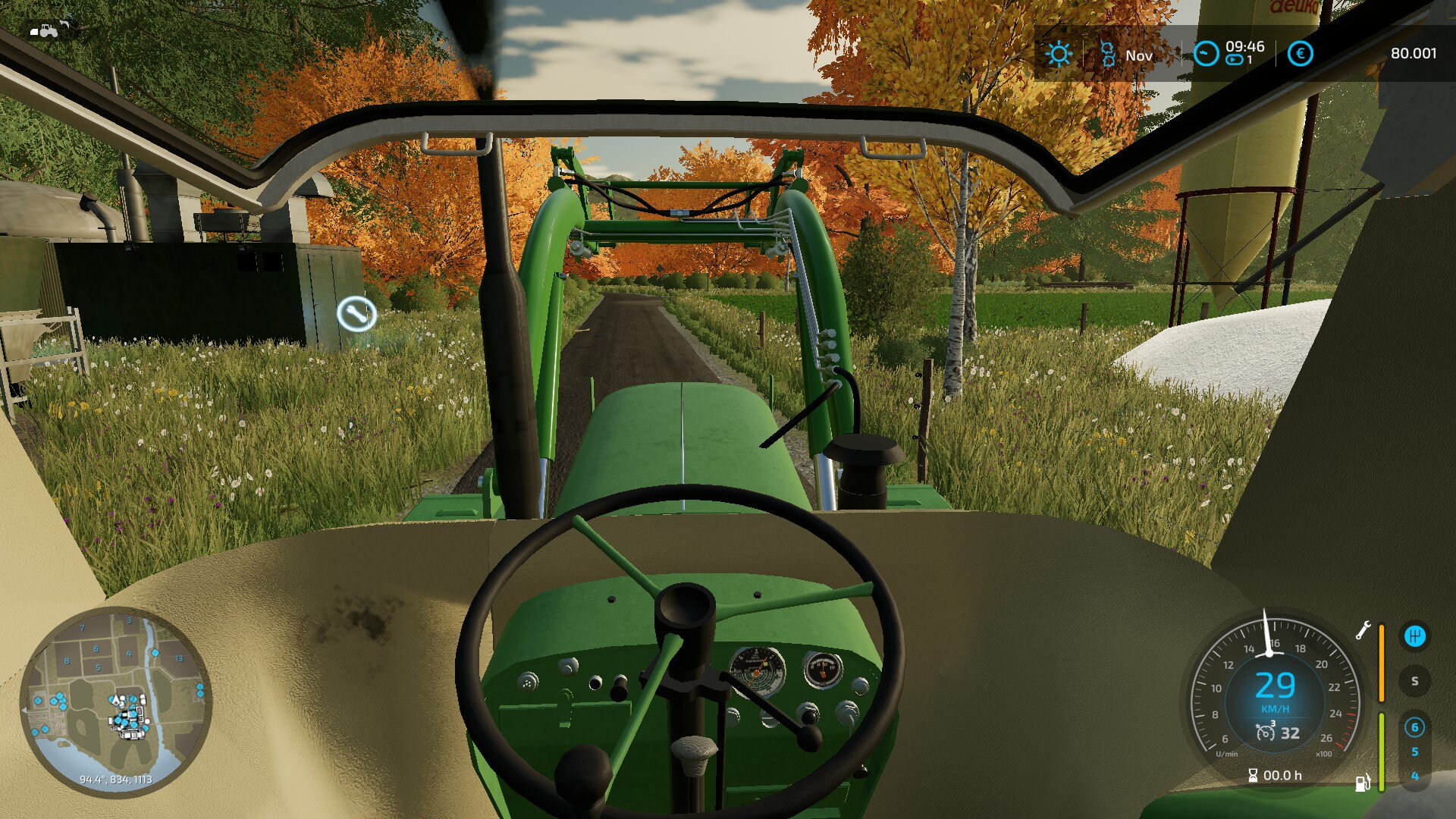Select the fuel pump icon
The width and height of the screenshot is (1456, 819).
tap(1363, 782)
